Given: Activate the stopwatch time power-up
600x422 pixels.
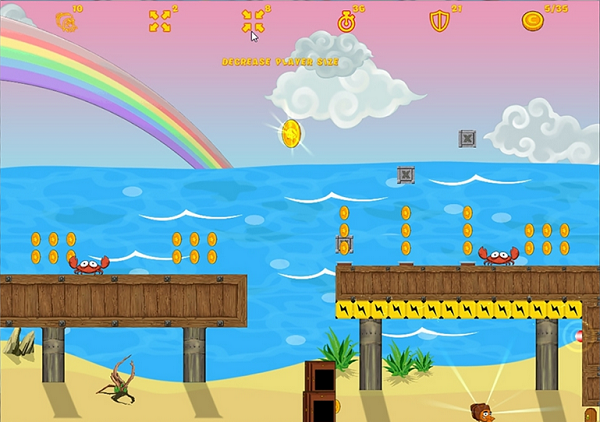Looking at the screenshot, I should (347, 21).
